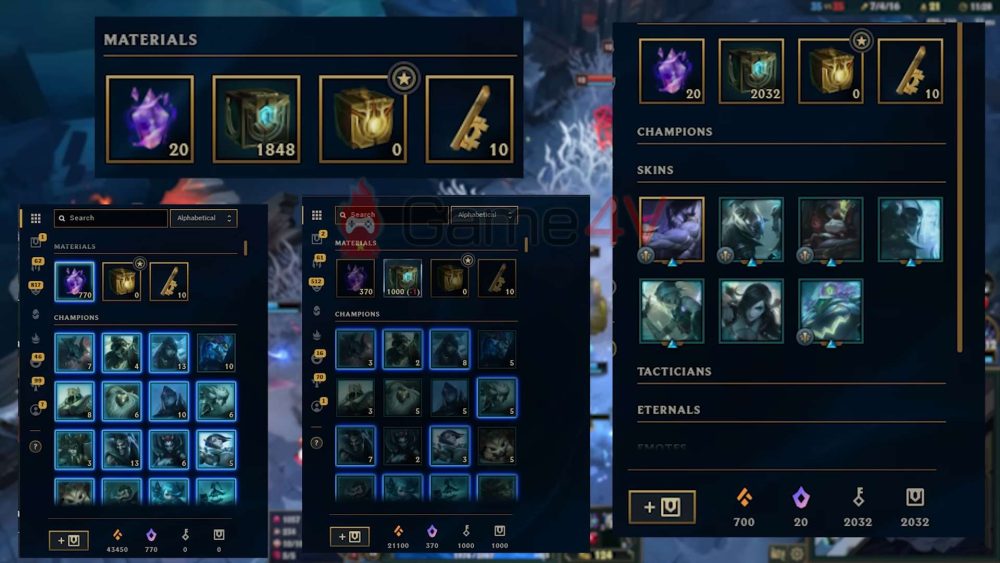
Task: Click the add-loot button beside 43450 orange essence
Action: [x=69, y=540]
